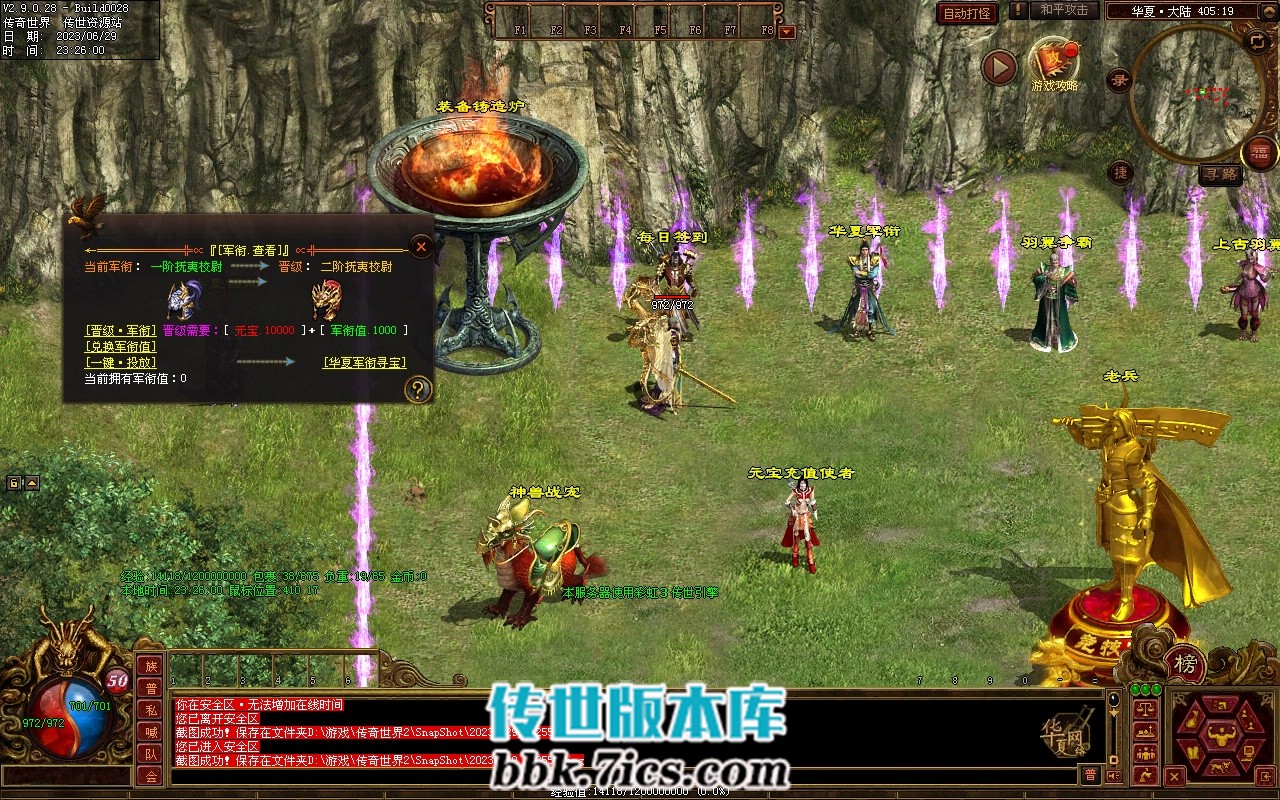Viewport: 1280px width, 800px height.
Task: Open the 游戏攻略 game guide icon
Action: 1054,63
